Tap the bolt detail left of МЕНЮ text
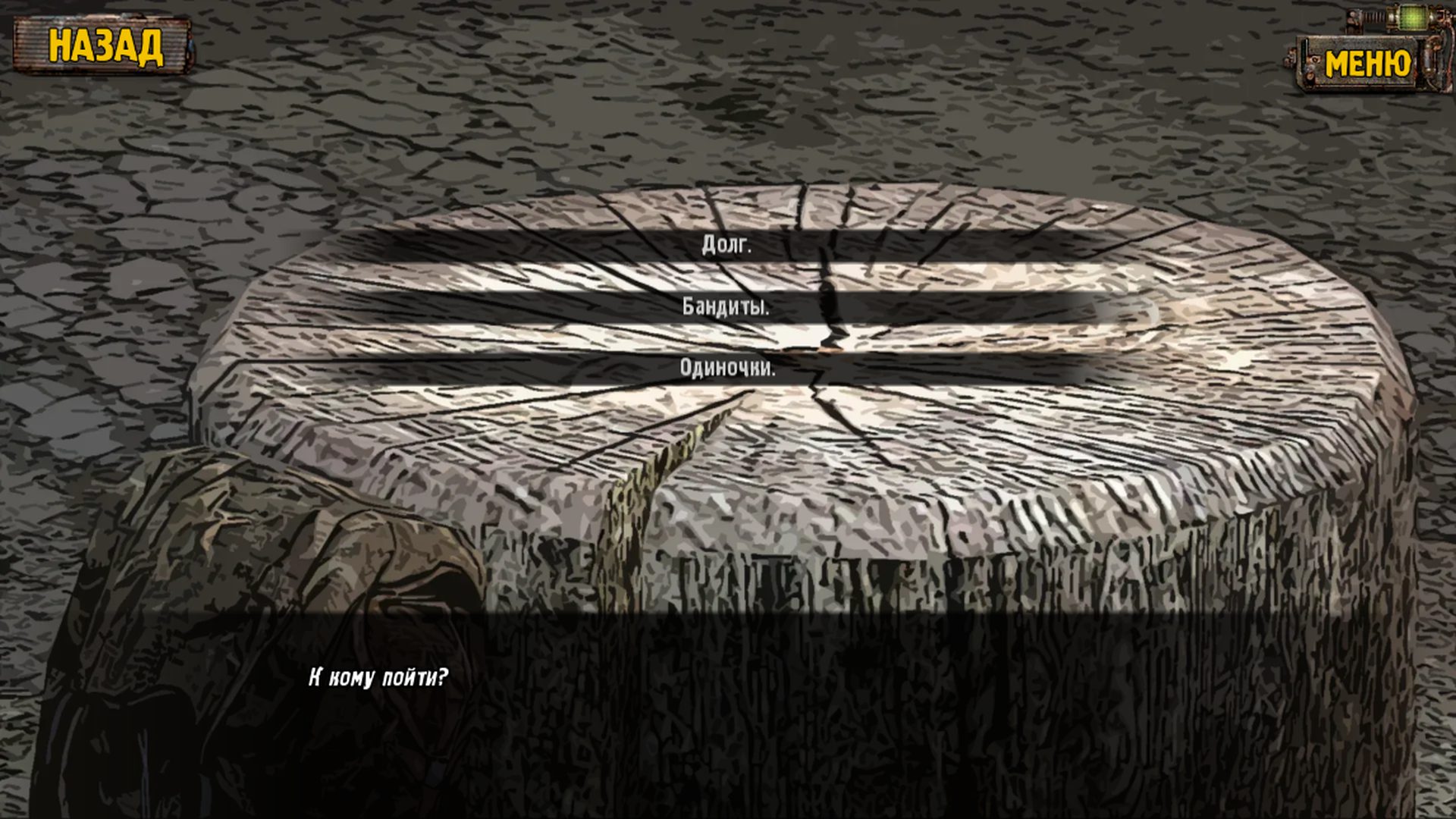This screenshot has width=1456, height=819. pyautogui.click(x=1315, y=58)
